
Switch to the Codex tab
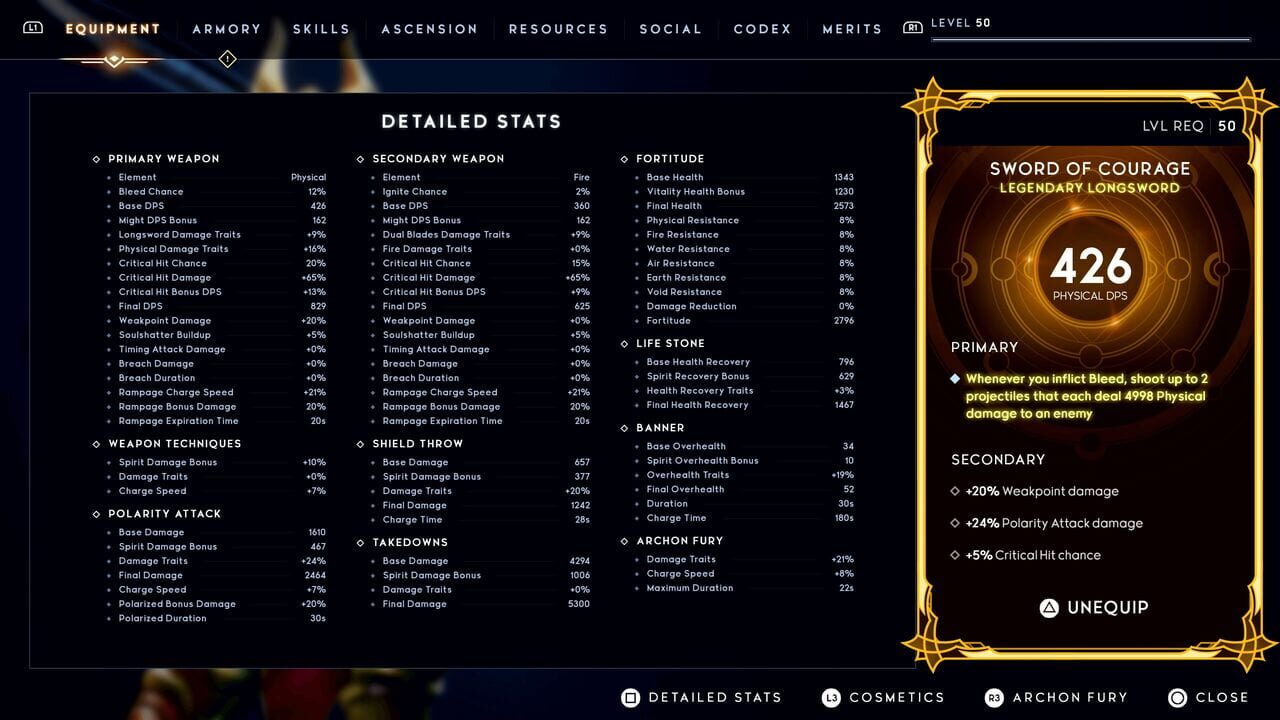coord(762,29)
